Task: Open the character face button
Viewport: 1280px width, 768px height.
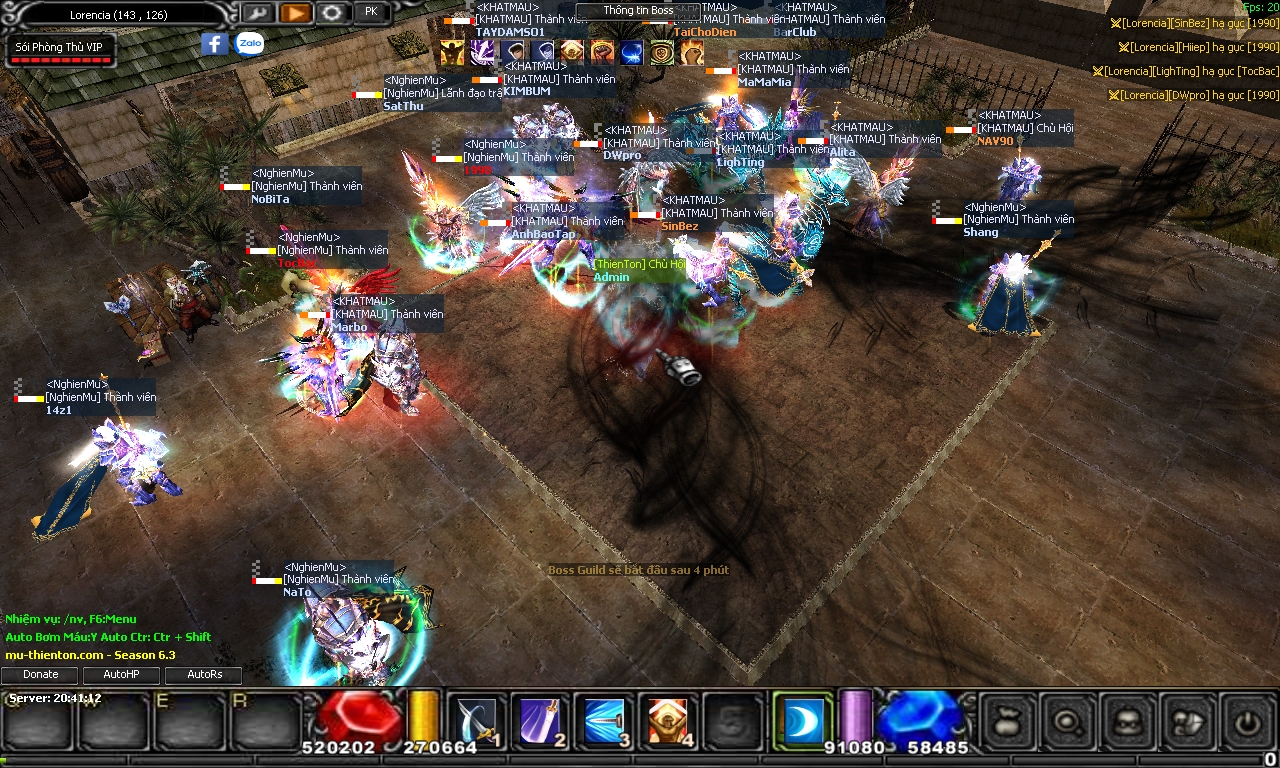Action: pyautogui.click(x=1129, y=720)
